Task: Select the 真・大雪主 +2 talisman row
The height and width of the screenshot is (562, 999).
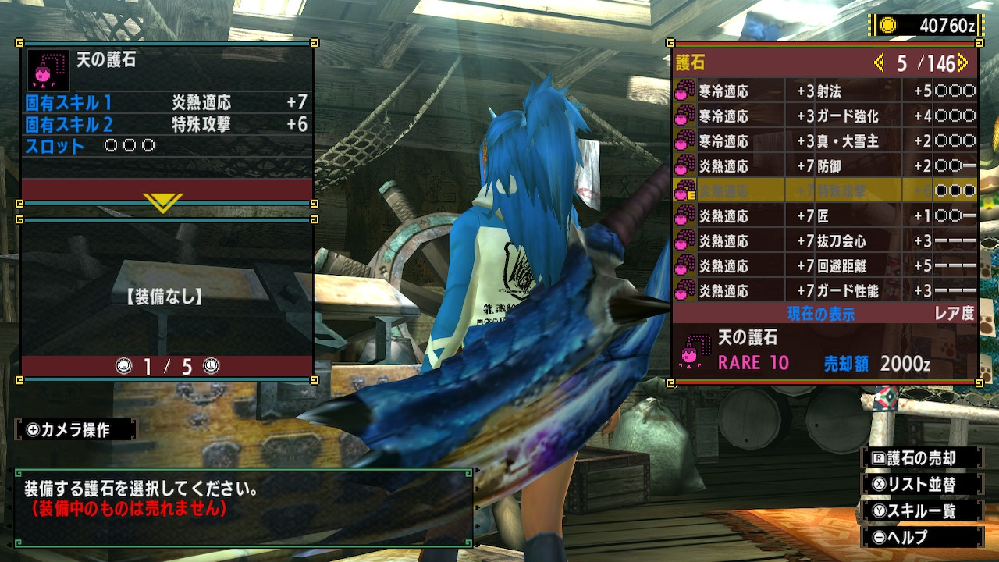Action: point(825,141)
